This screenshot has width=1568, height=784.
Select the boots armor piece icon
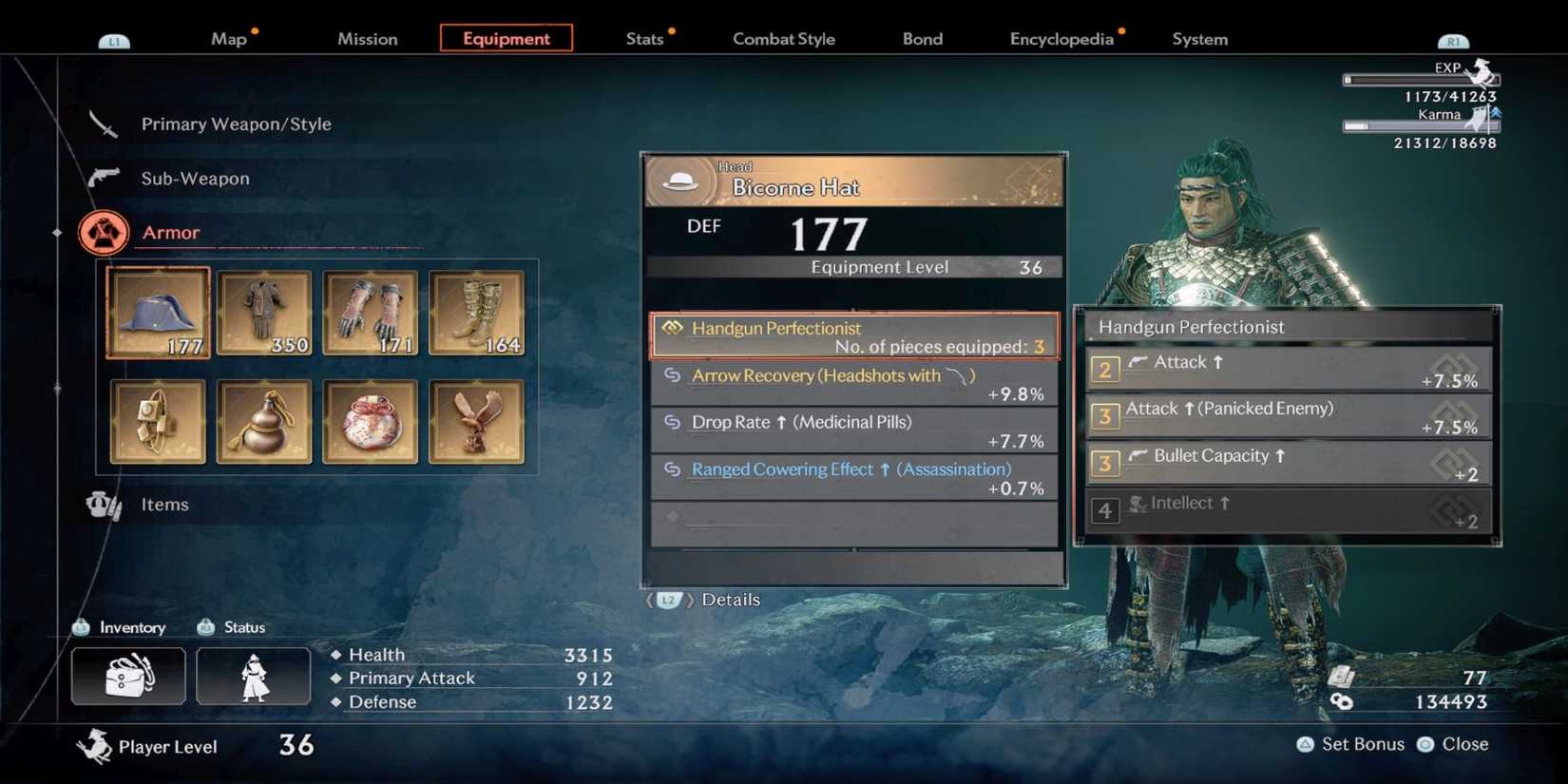pyautogui.click(x=476, y=312)
